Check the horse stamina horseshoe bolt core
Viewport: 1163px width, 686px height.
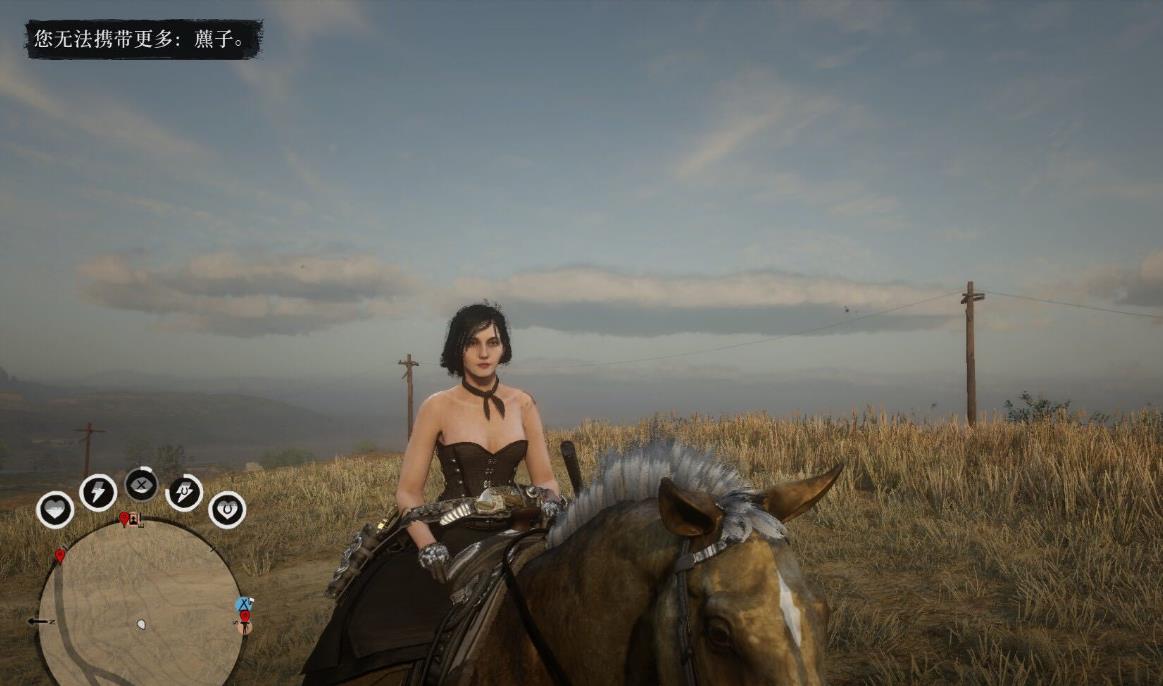[x=184, y=492]
